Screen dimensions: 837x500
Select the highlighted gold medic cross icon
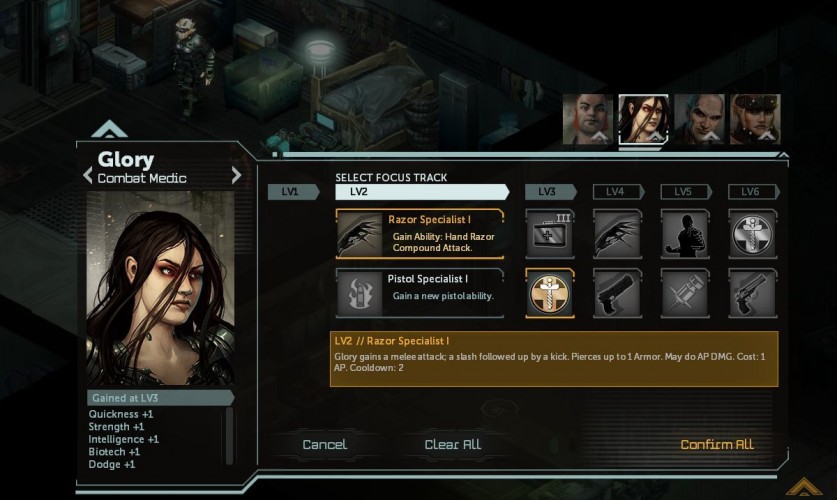550,292
